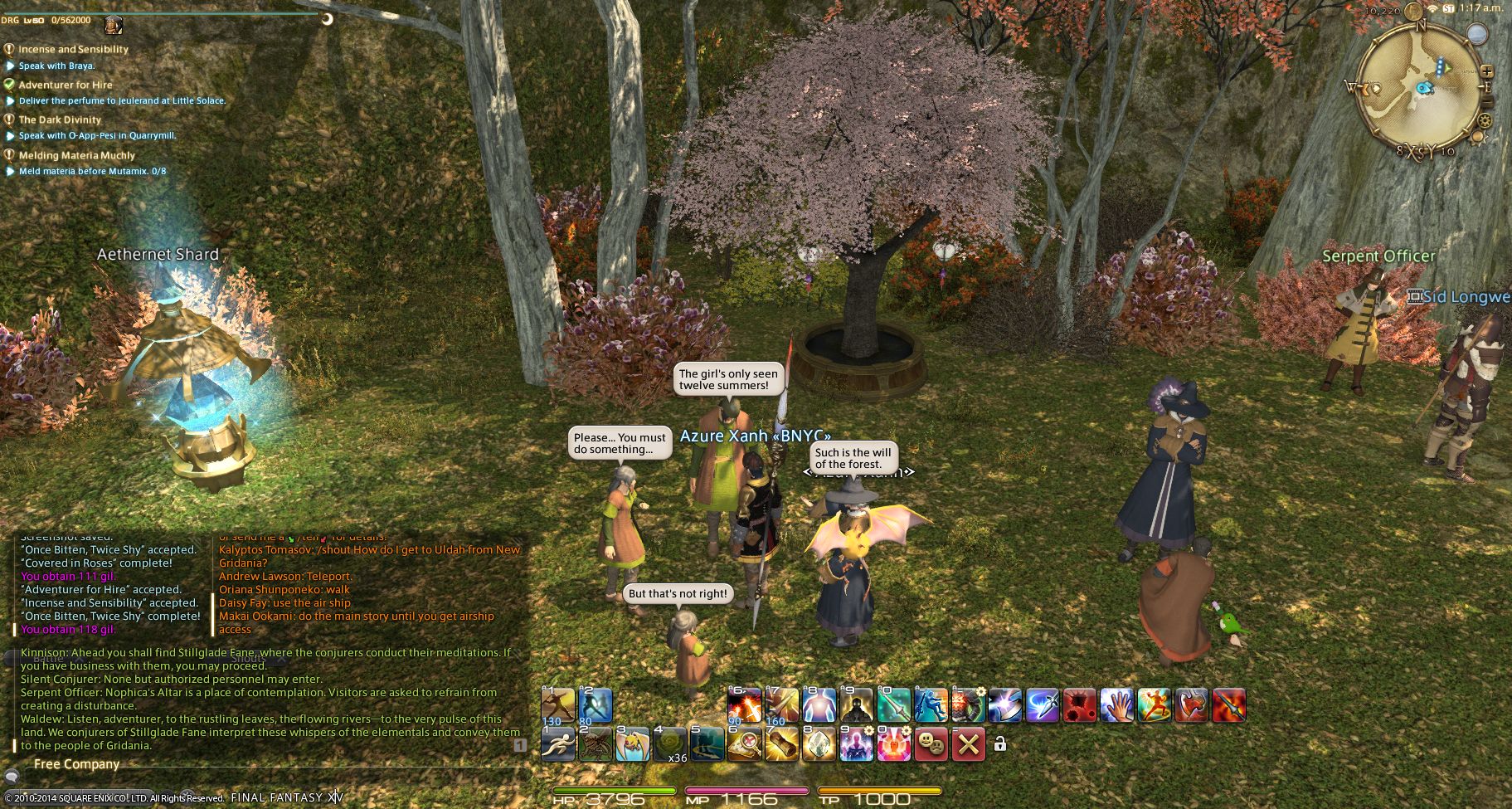The width and height of the screenshot is (1512, 809).
Task: Open the chat speech bubble icon
Action: point(12,777)
